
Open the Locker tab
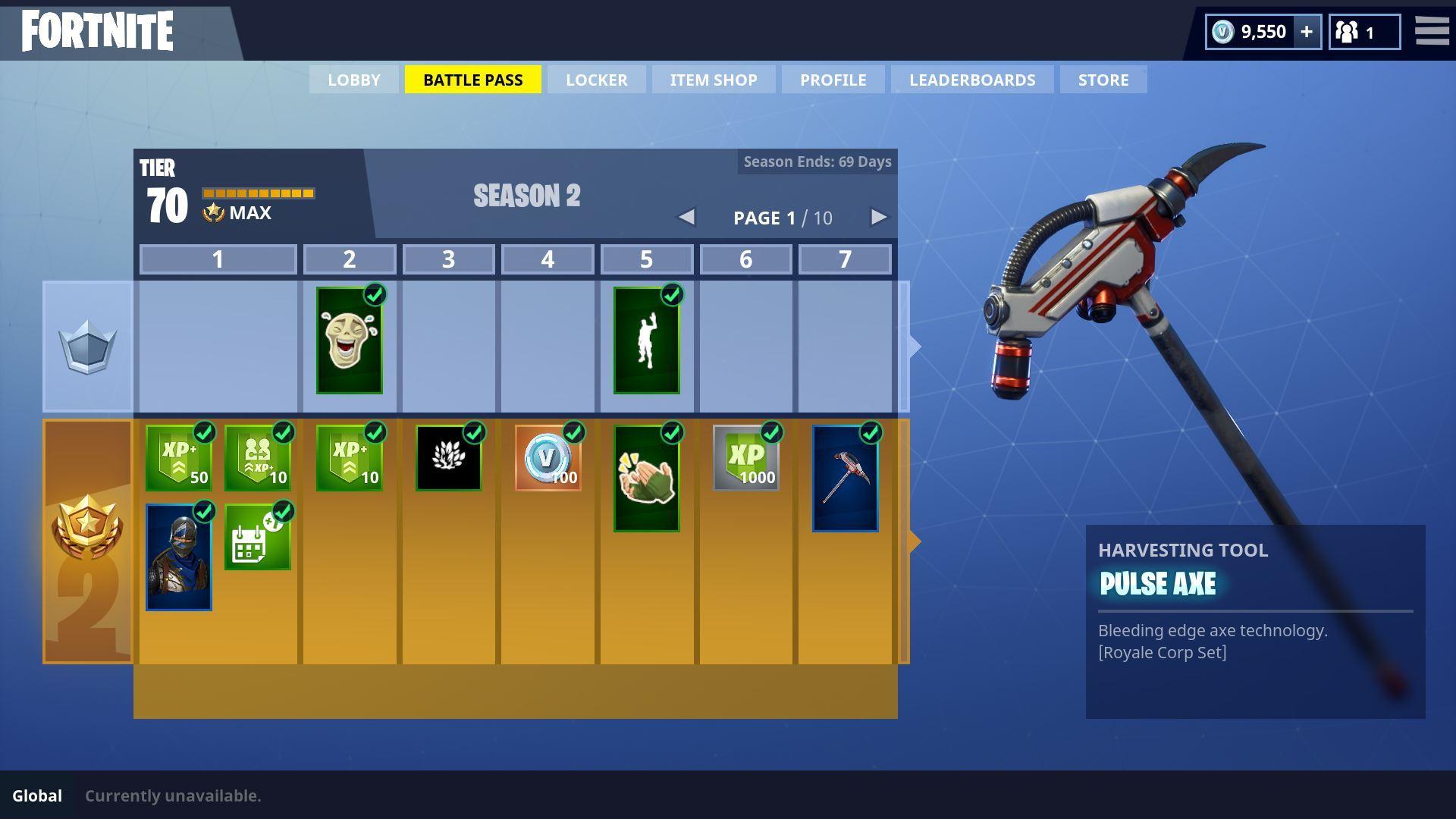point(596,79)
